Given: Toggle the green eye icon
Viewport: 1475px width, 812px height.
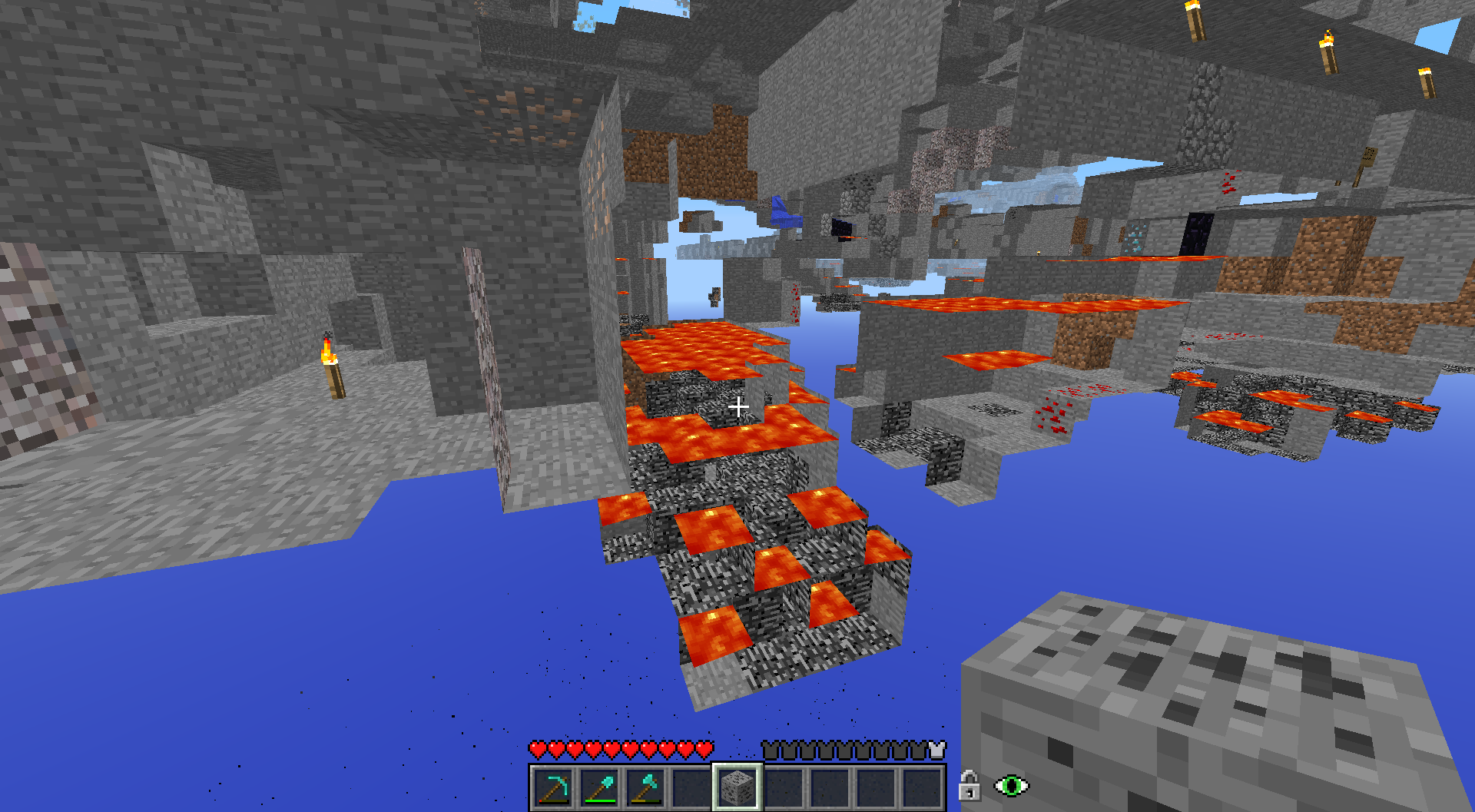Looking at the screenshot, I should (1011, 786).
